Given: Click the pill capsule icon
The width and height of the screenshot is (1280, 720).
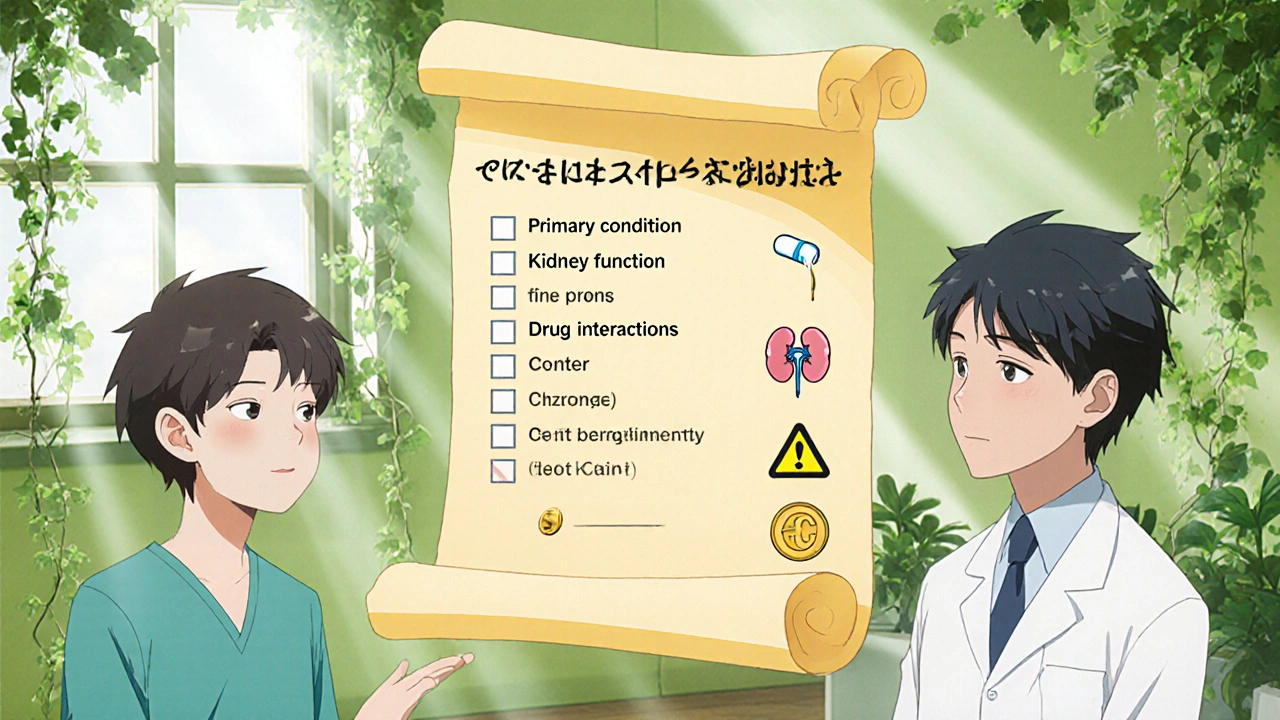Looking at the screenshot, I should click(x=796, y=250).
